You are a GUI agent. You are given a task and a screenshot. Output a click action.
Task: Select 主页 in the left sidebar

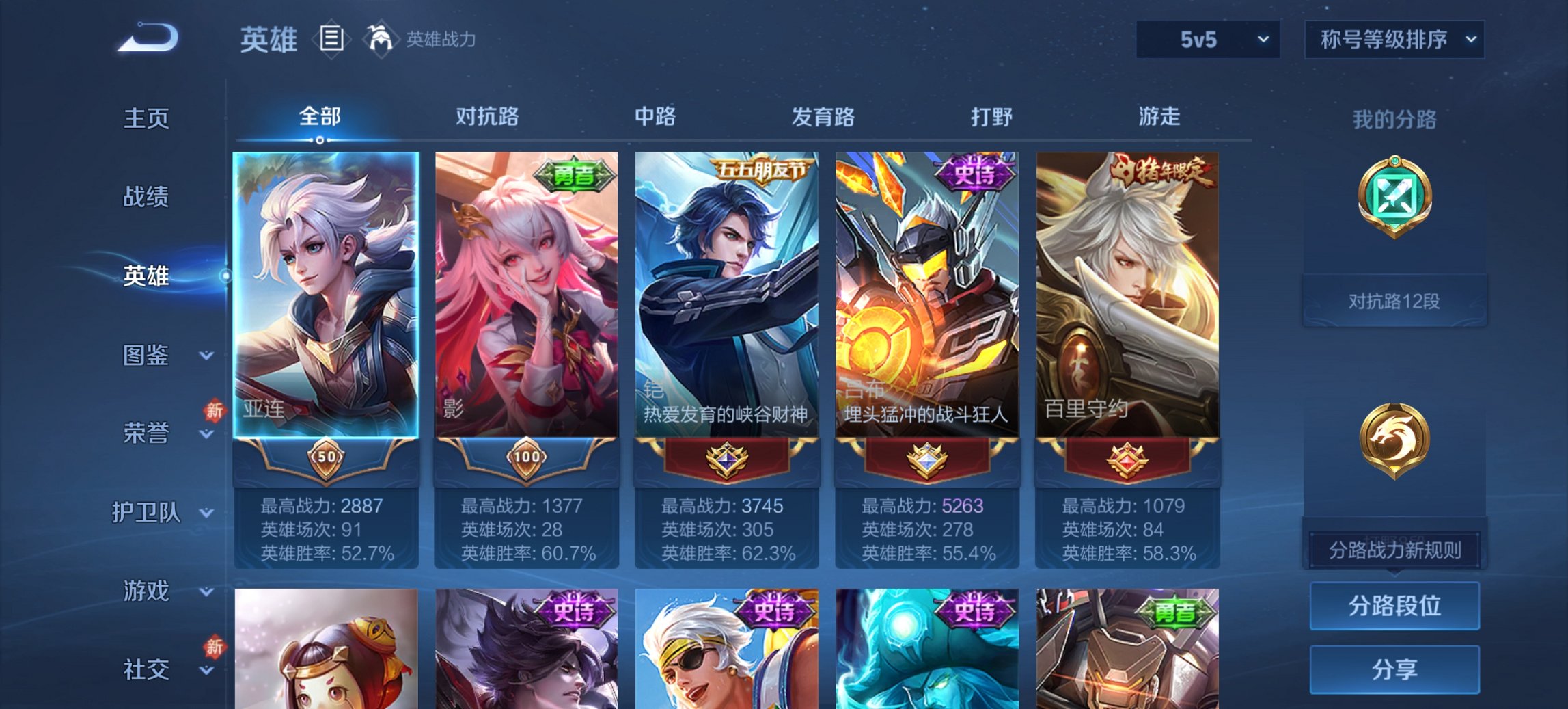click(146, 118)
